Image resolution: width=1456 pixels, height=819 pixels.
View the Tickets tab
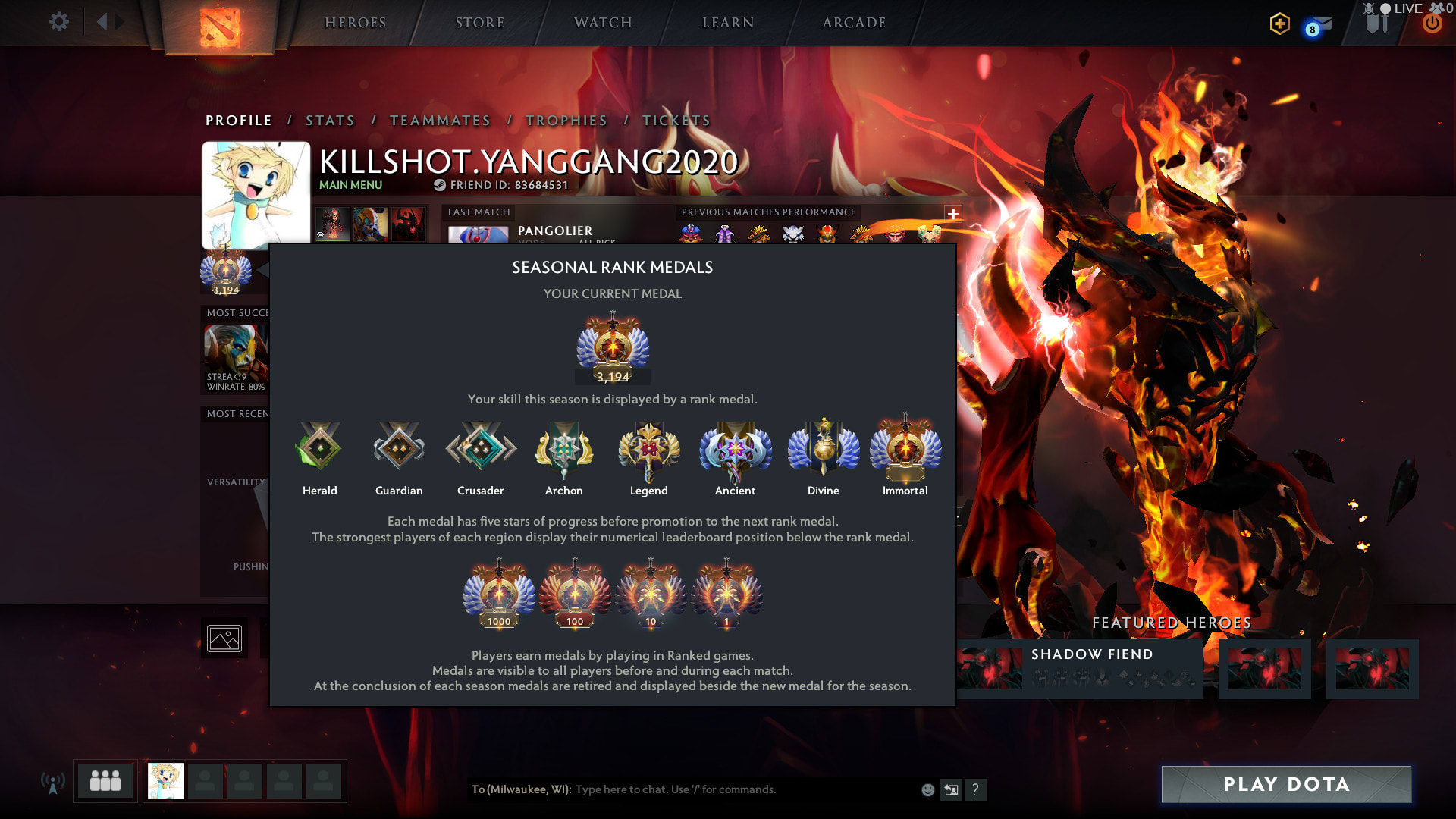pos(676,121)
